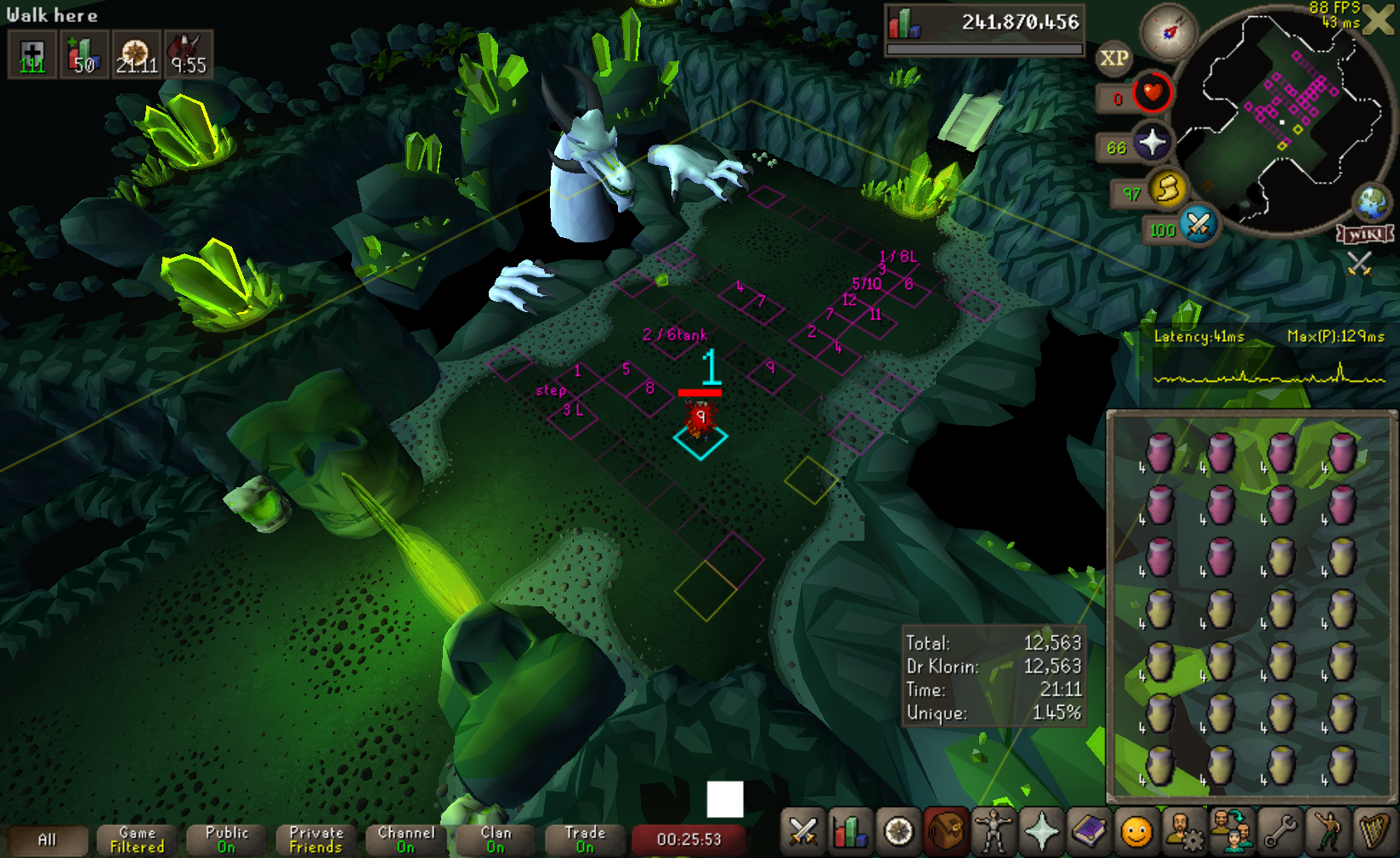Open the Prayer star tab

(1041, 831)
